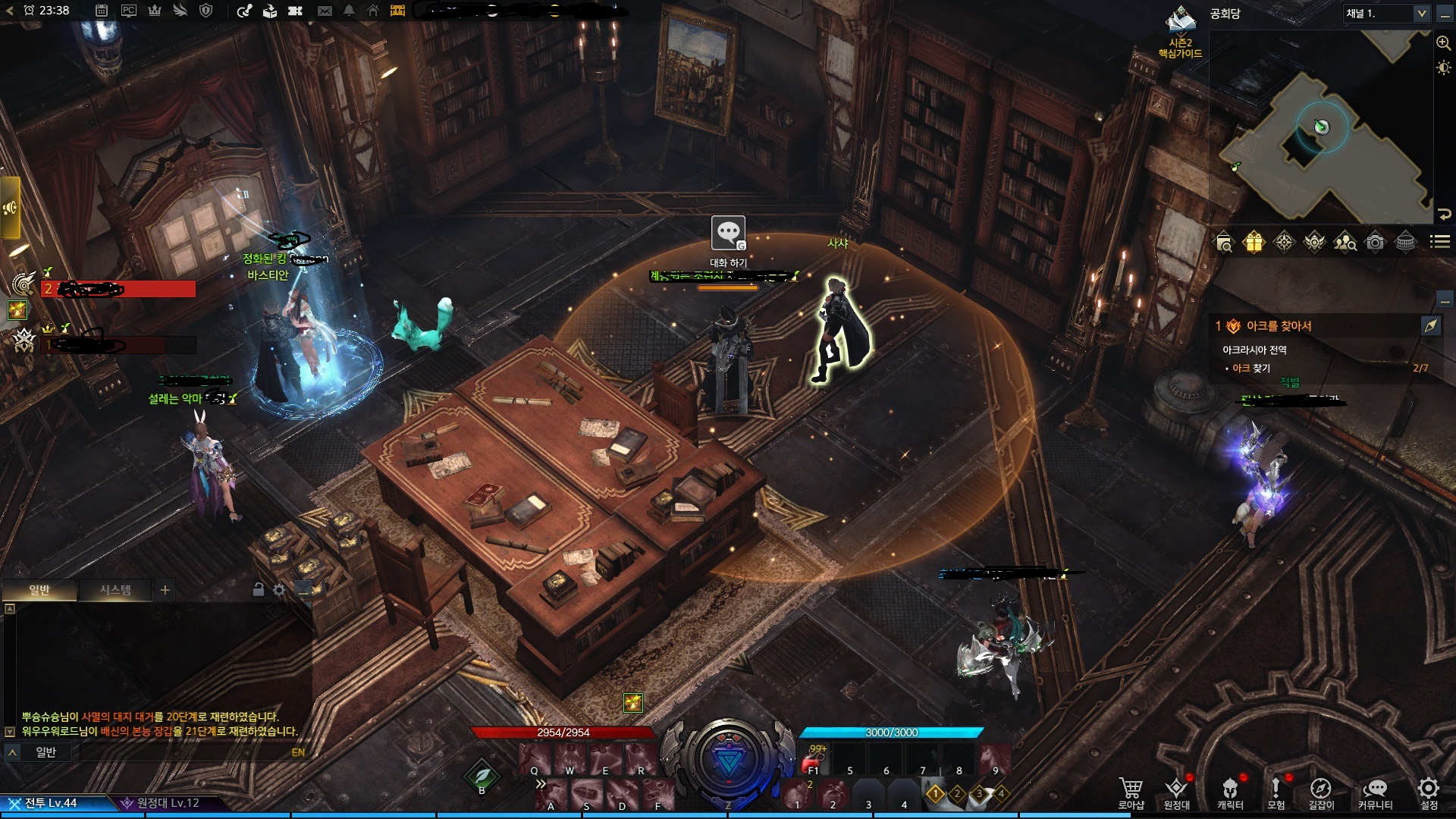Open the 로아샵 shop cart menu
This screenshot has height=819, width=1456.
[x=1131, y=792]
